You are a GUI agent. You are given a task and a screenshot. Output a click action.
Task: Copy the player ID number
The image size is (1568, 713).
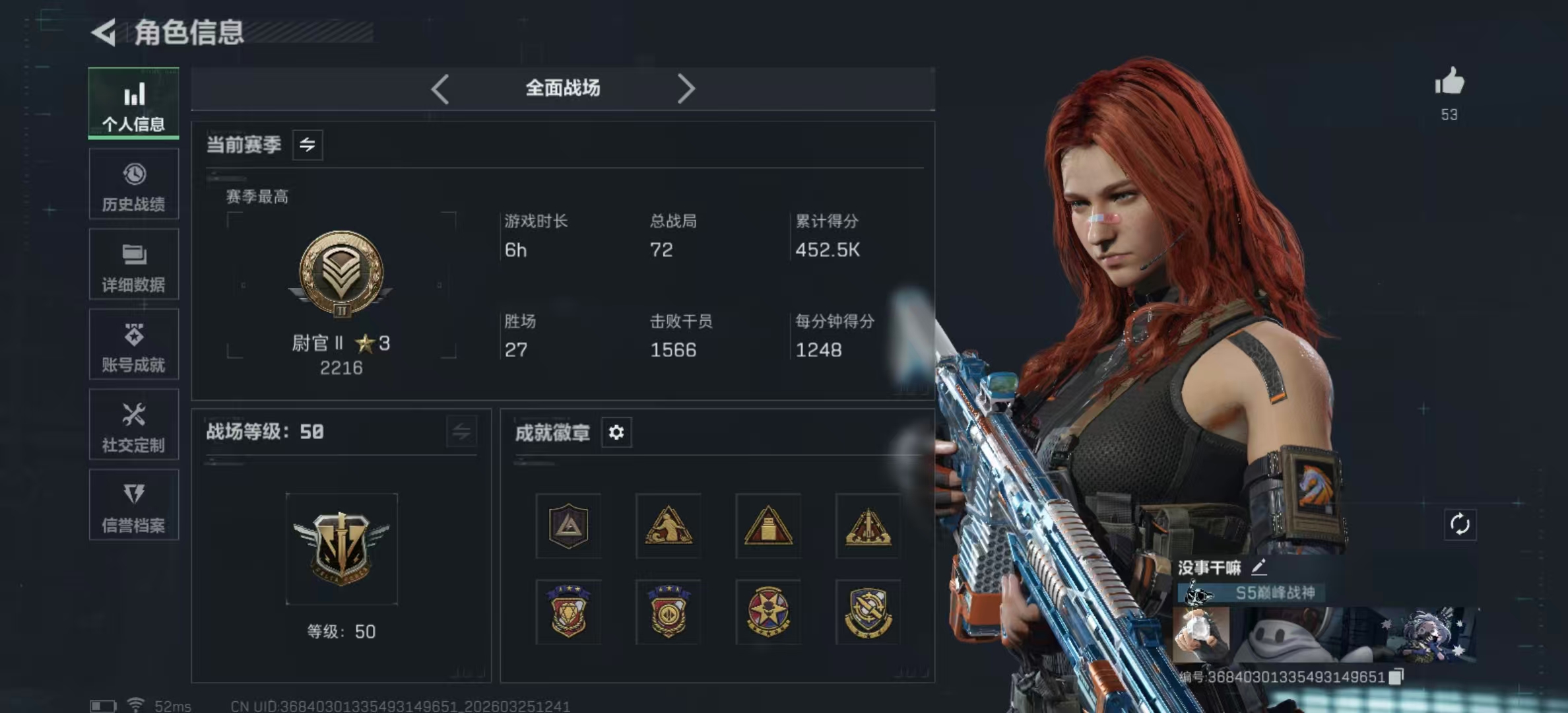coord(1396,677)
